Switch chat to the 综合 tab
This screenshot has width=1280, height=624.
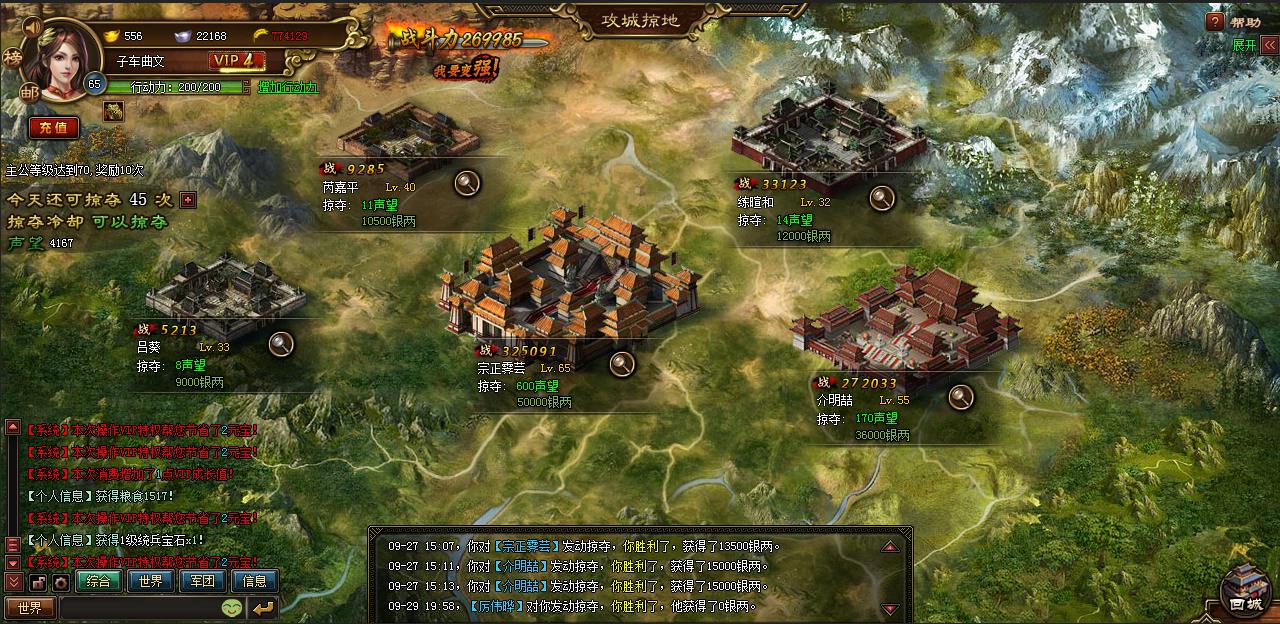[x=99, y=580]
